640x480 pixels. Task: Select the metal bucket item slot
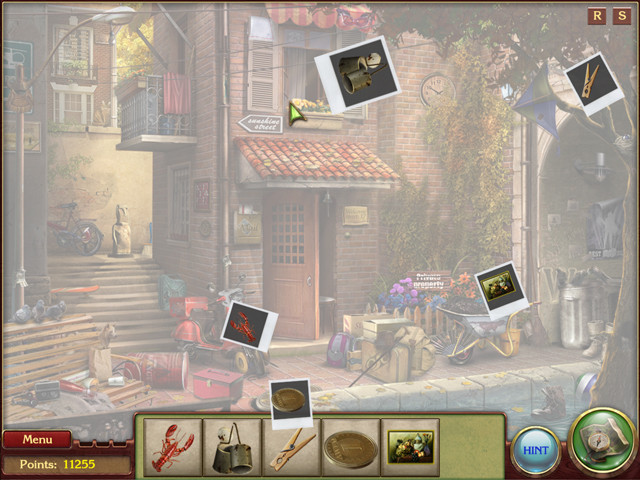point(232,446)
